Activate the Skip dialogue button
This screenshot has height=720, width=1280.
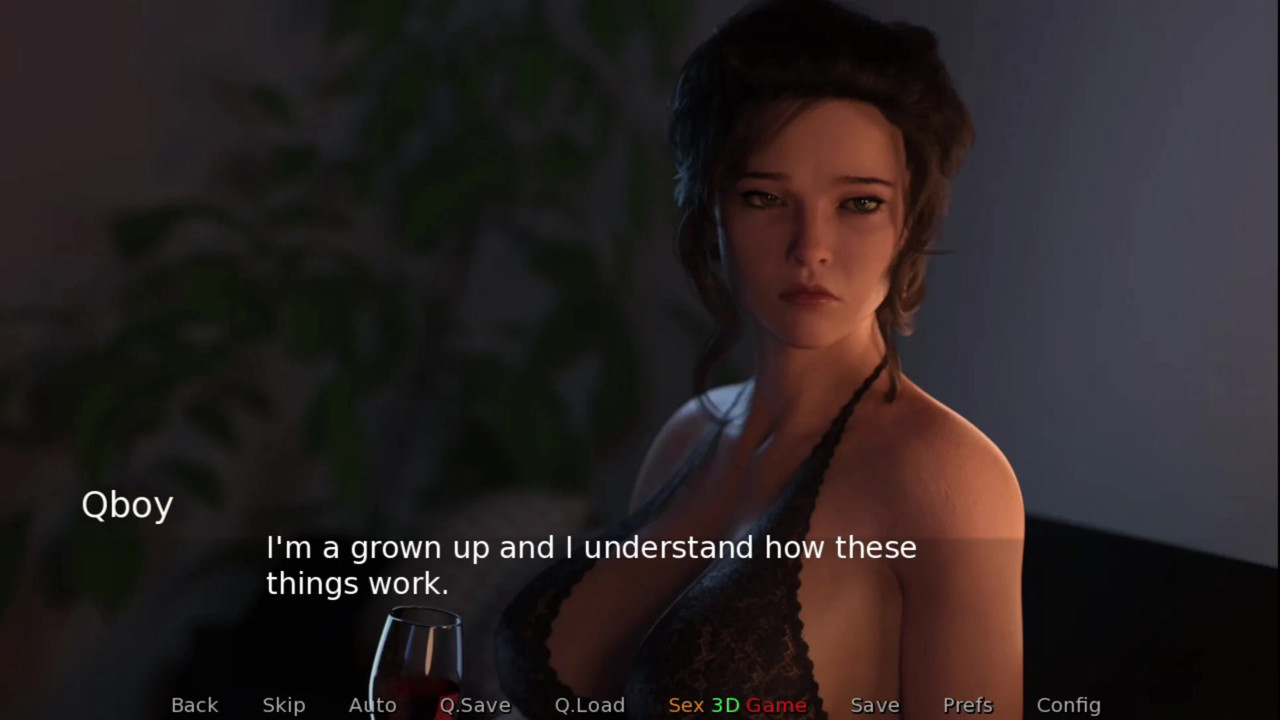[284, 705]
